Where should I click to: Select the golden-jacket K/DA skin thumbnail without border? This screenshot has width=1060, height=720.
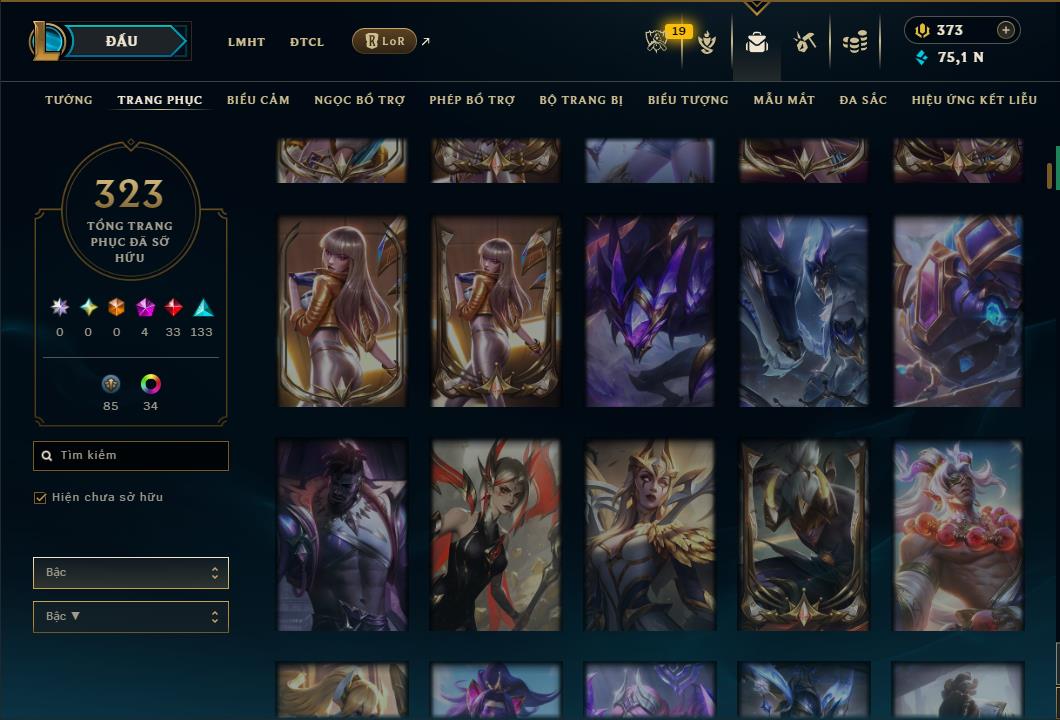[x=342, y=311]
